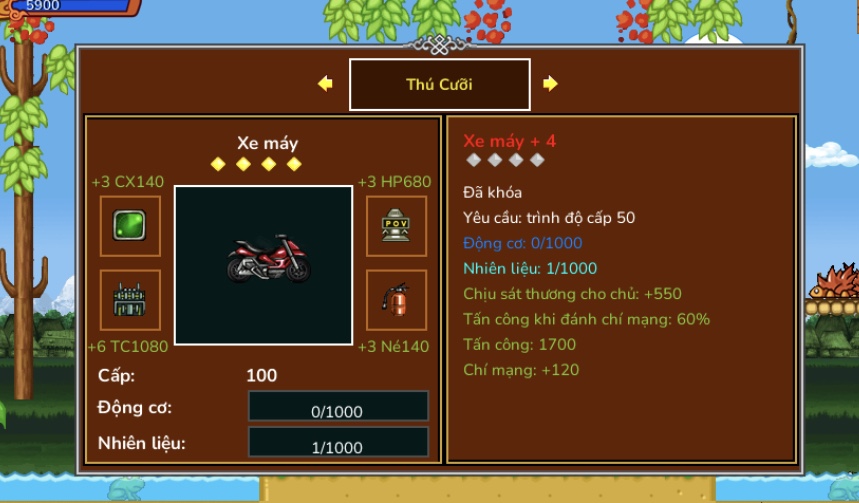Switch to the next tab with right arrow

pos(550,84)
